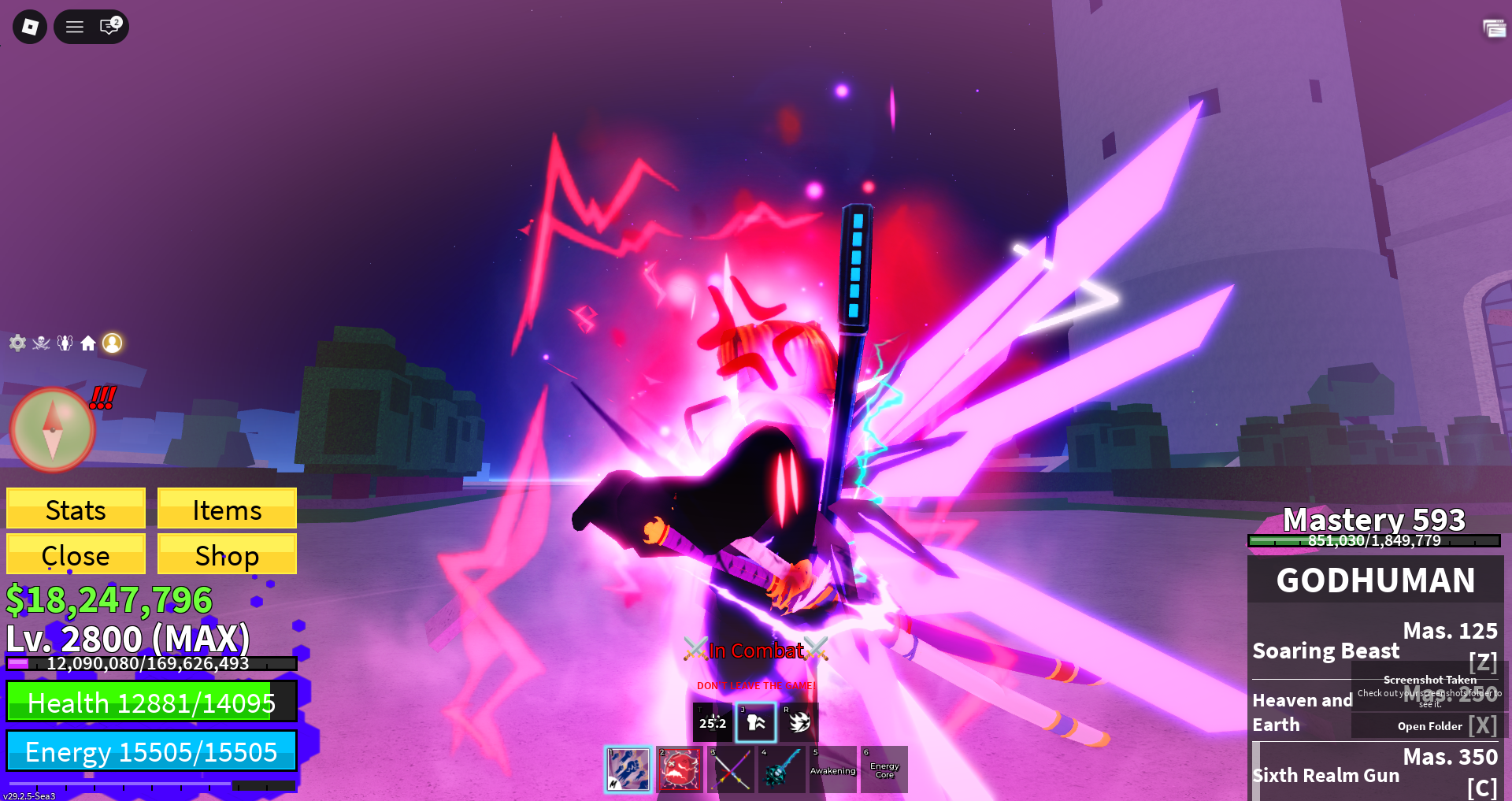Activate the flaming dash ability icon

(799, 722)
